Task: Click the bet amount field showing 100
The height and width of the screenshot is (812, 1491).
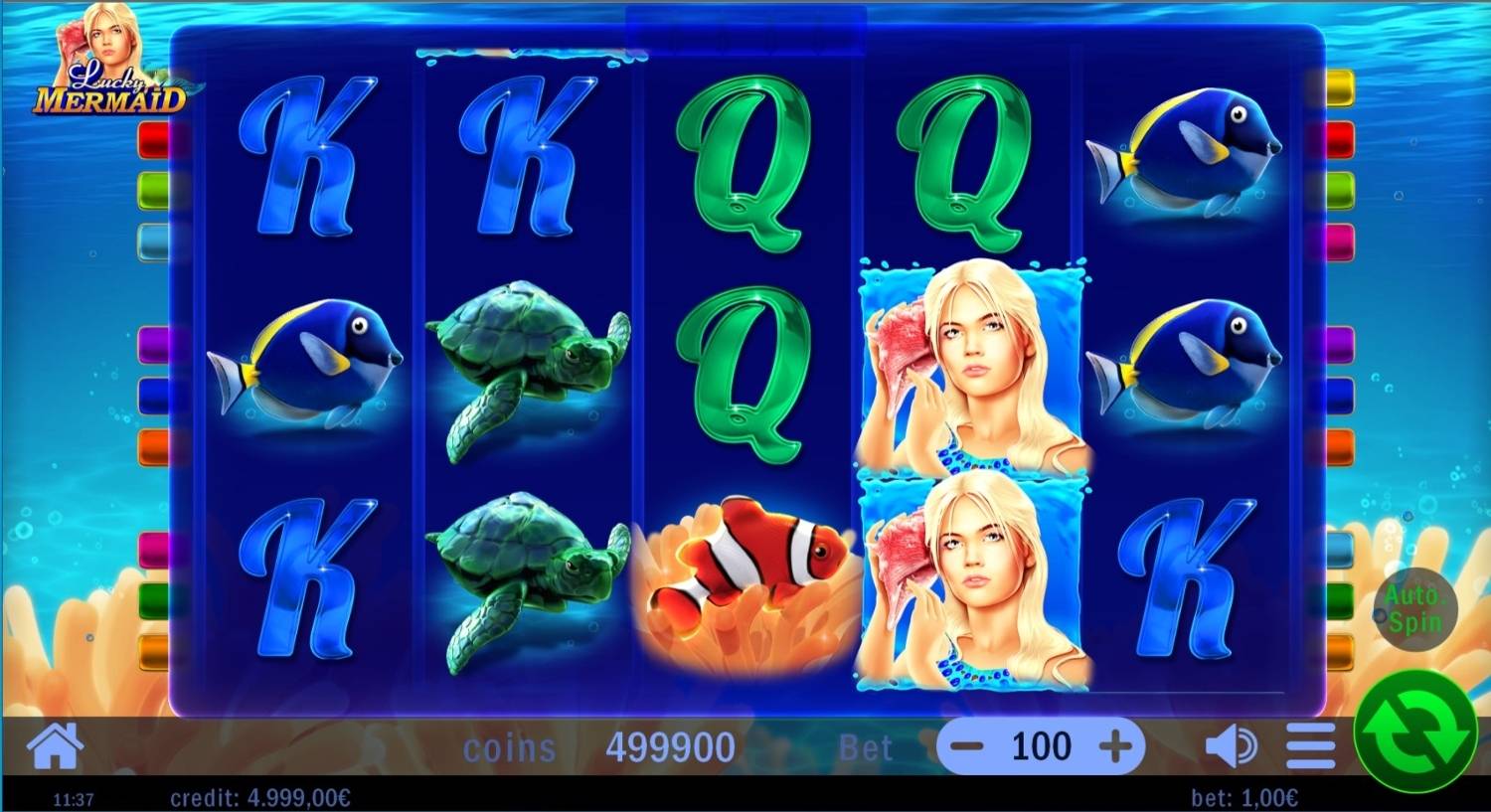Action: tap(1041, 745)
